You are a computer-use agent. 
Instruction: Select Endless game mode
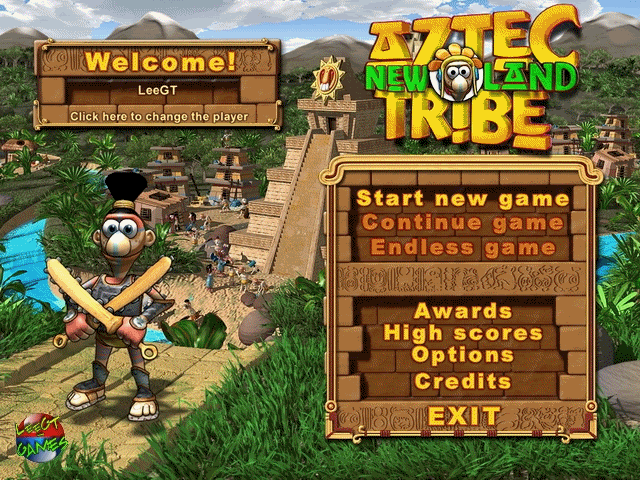click(x=463, y=247)
